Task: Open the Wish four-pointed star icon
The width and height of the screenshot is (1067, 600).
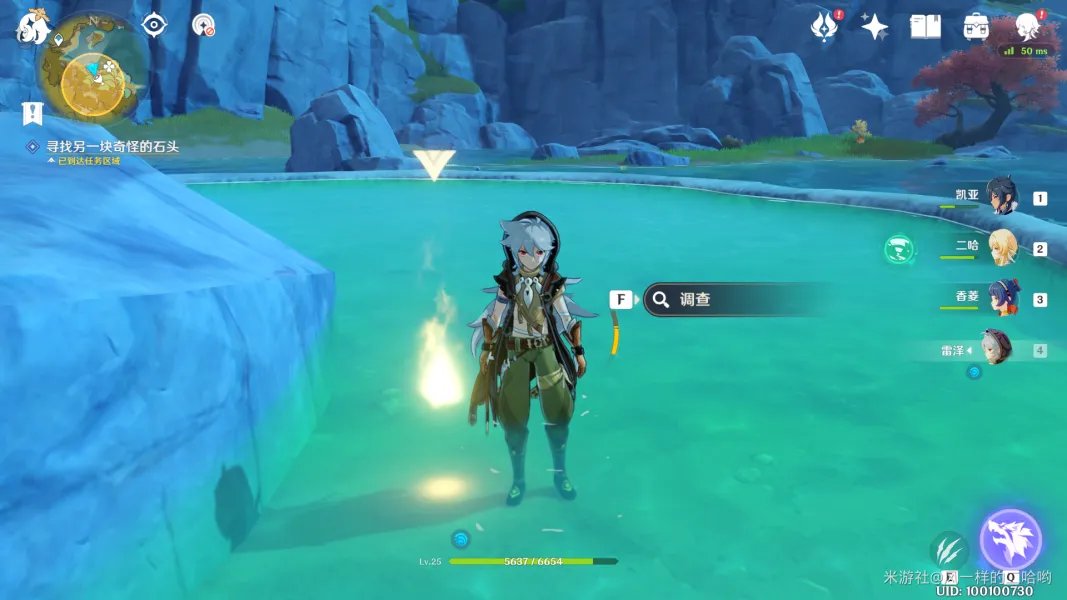Action: pos(874,27)
